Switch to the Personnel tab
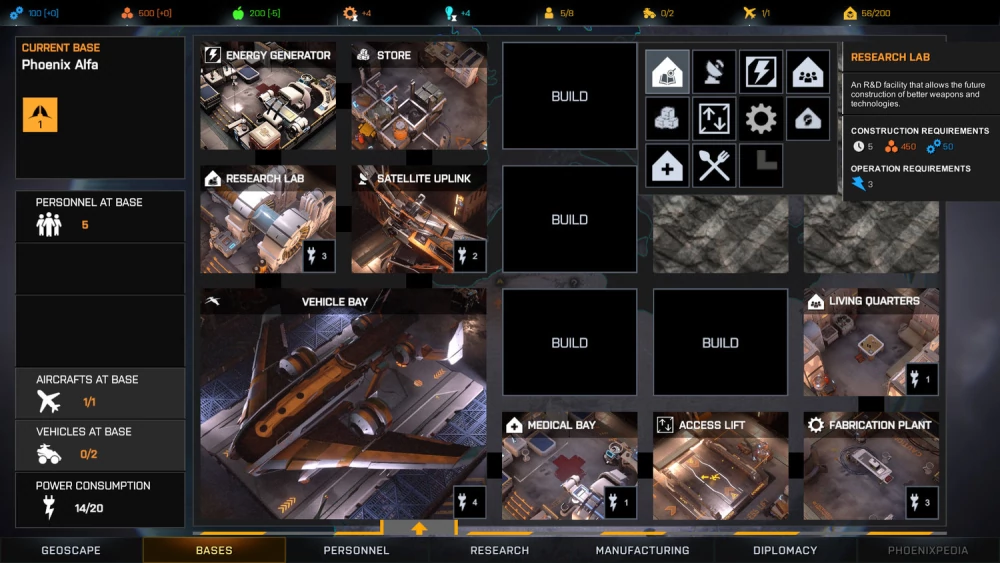Screen dimensions: 1000x563 tap(357, 550)
